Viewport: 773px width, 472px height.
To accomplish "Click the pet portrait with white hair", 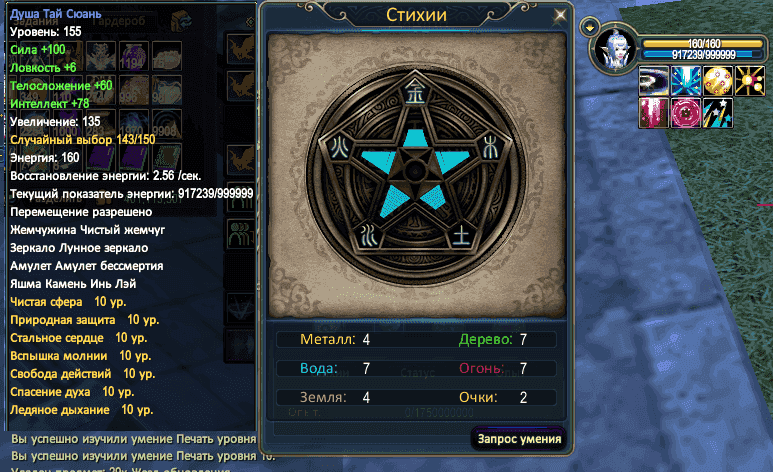I will [x=612, y=51].
